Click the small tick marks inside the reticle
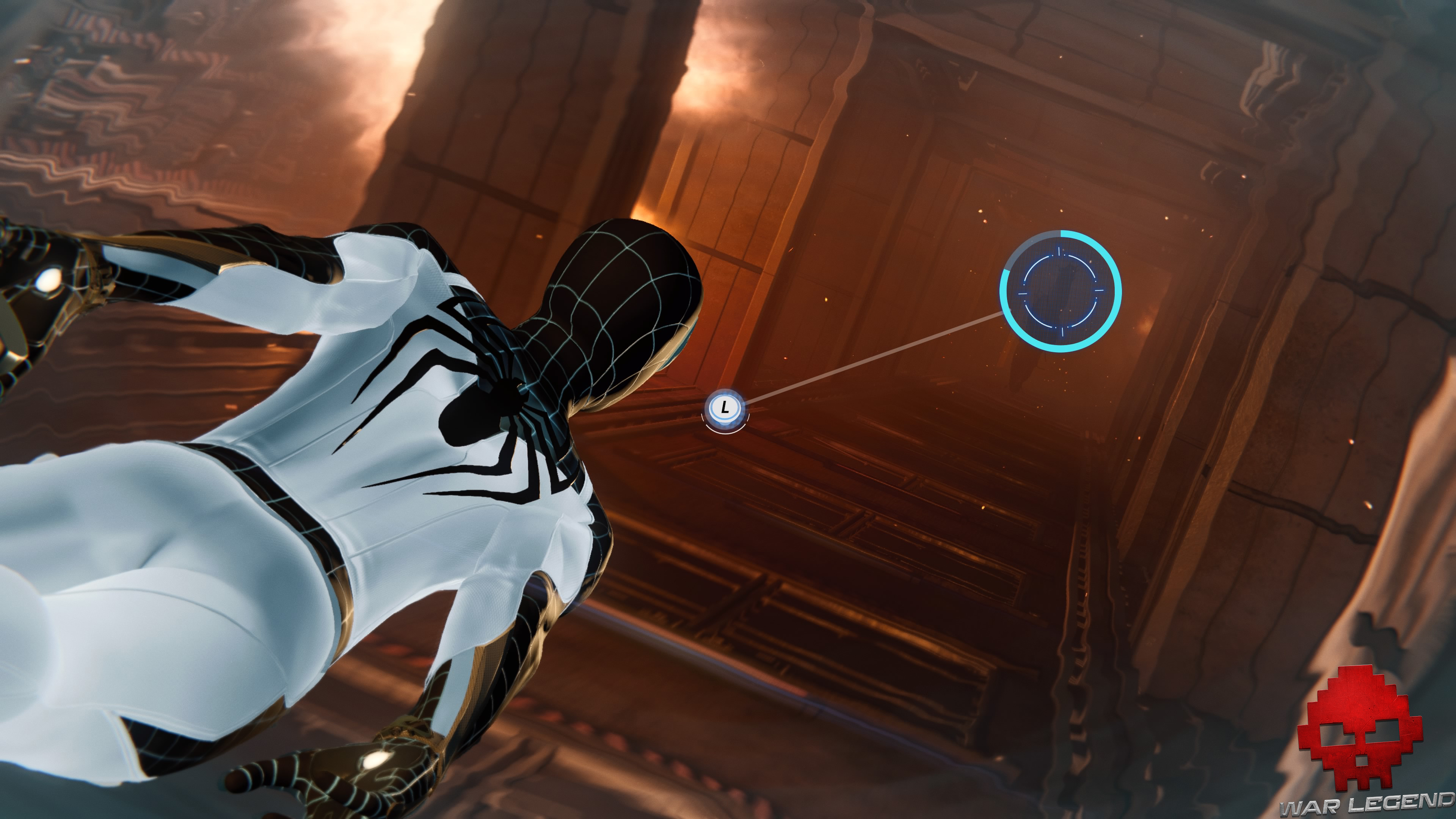Screen dimensions: 1456x819 click(x=1059, y=251)
